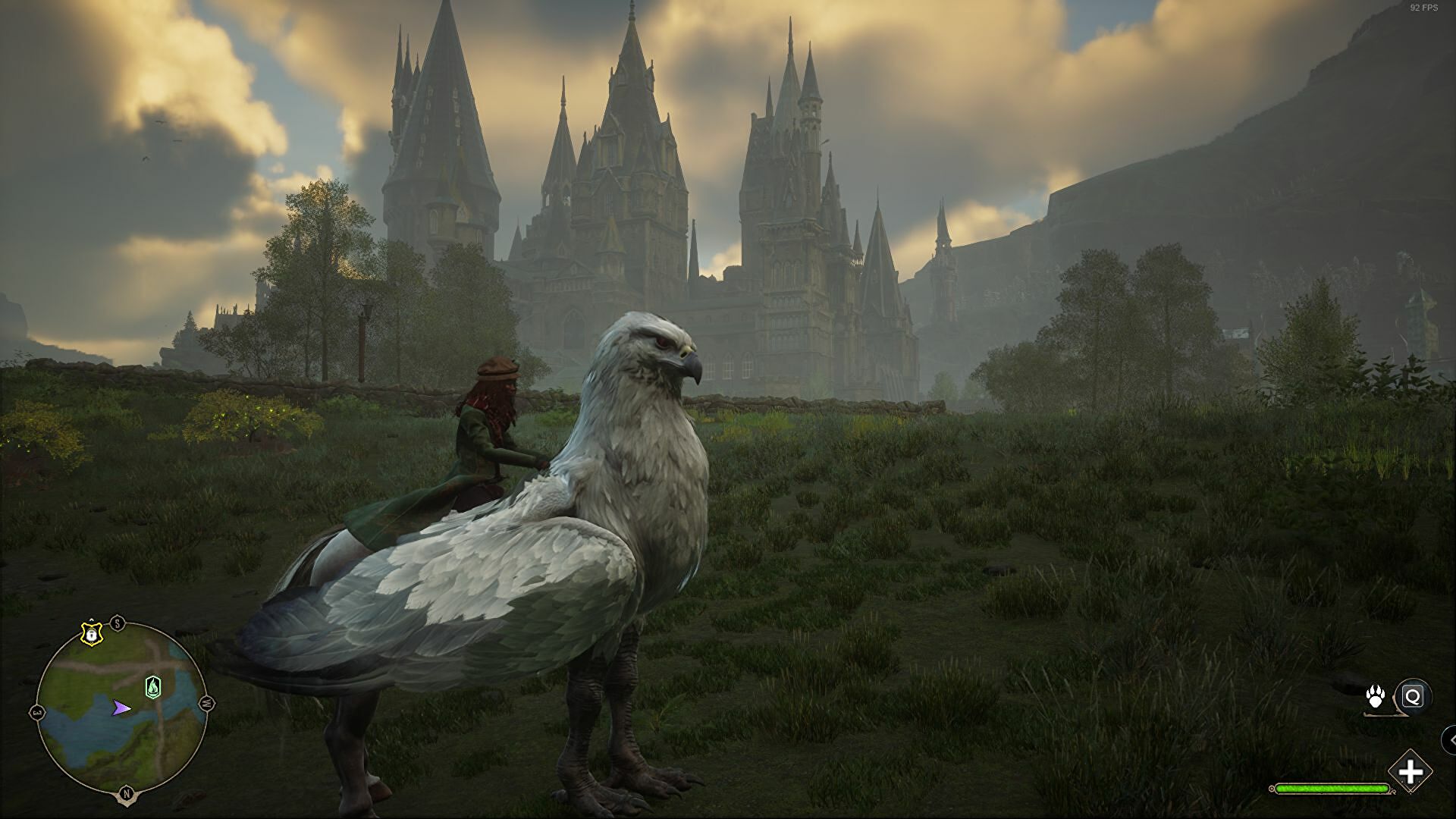Click the purple player arrow on minimap
Screen dimensions: 1456x819
(x=121, y=708)
